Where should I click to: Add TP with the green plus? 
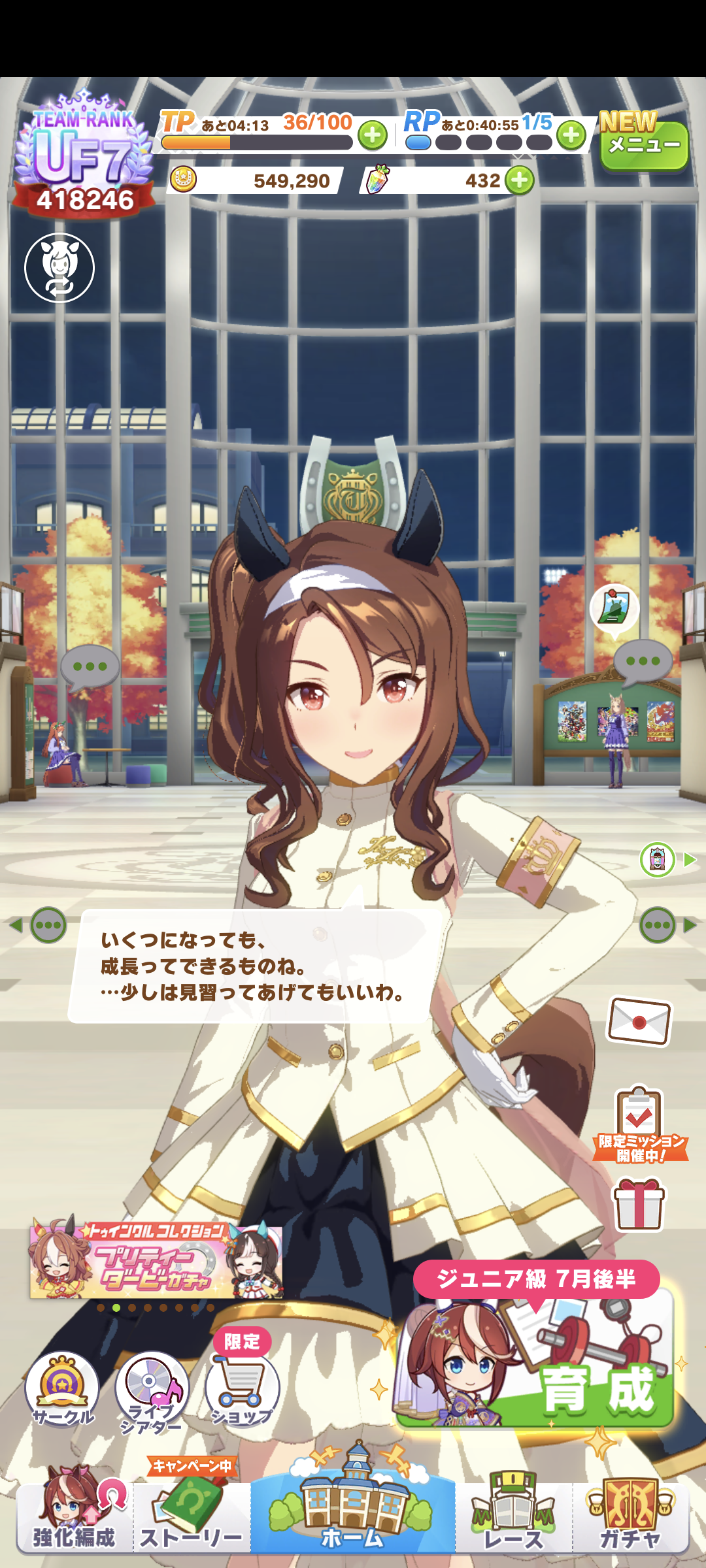[x=373, y=135]
